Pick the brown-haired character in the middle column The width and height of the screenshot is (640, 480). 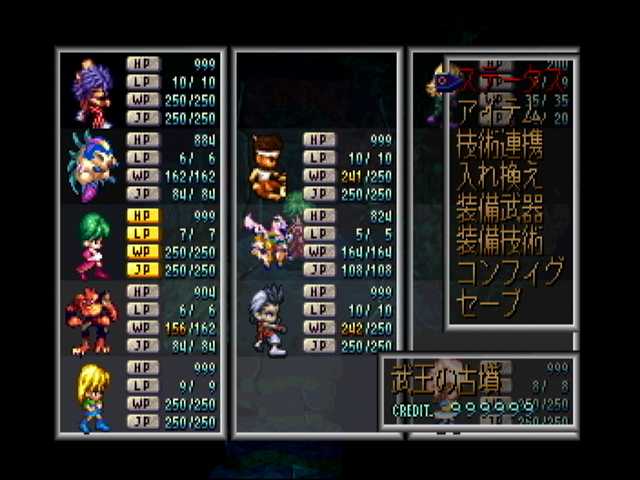pyautogui.click(x=267, y=166)
